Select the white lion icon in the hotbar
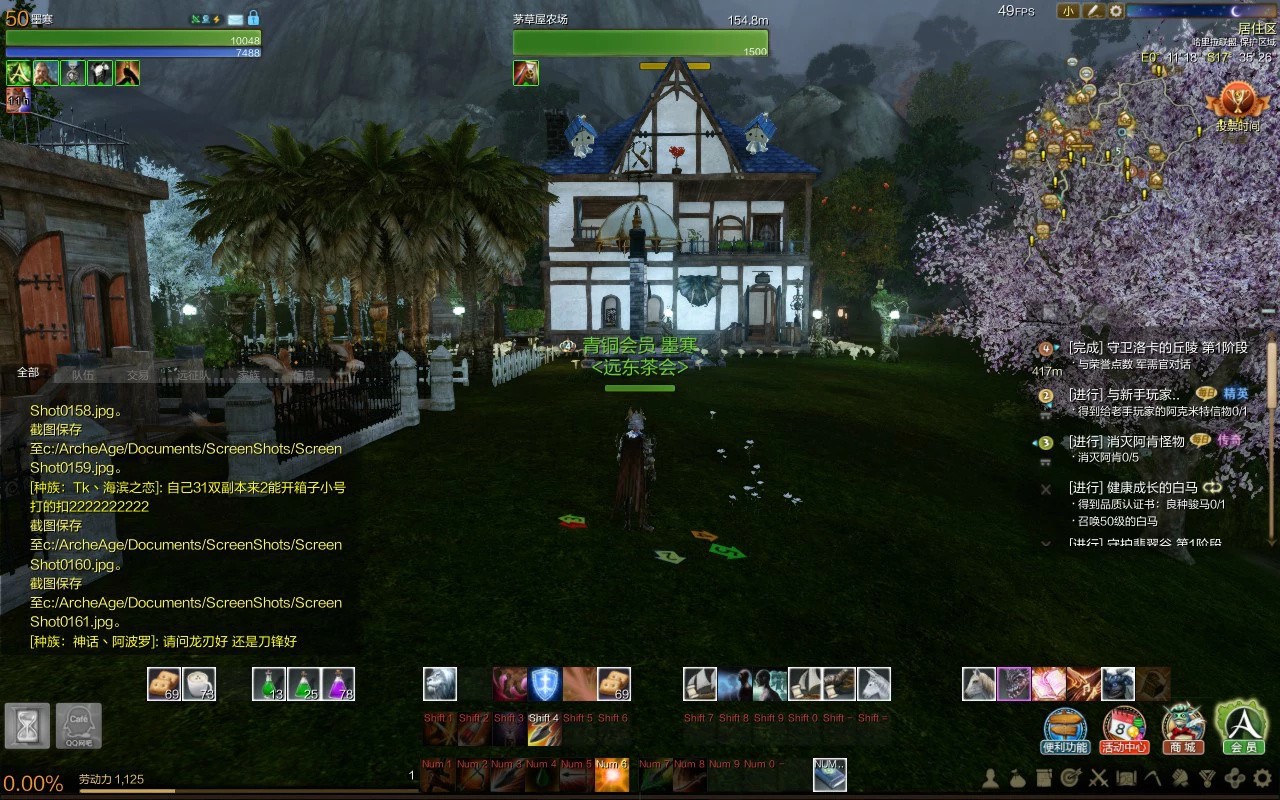1280x800 pixels. [440, 684]
